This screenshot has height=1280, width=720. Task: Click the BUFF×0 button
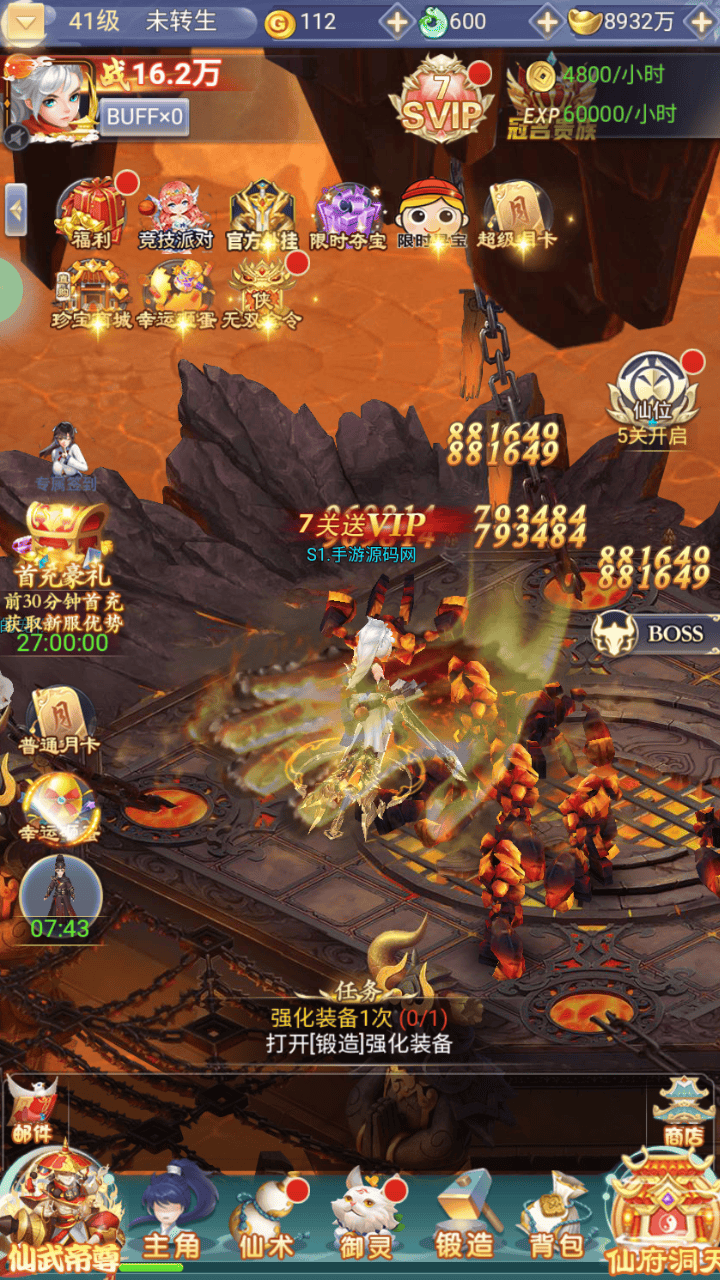144,117
